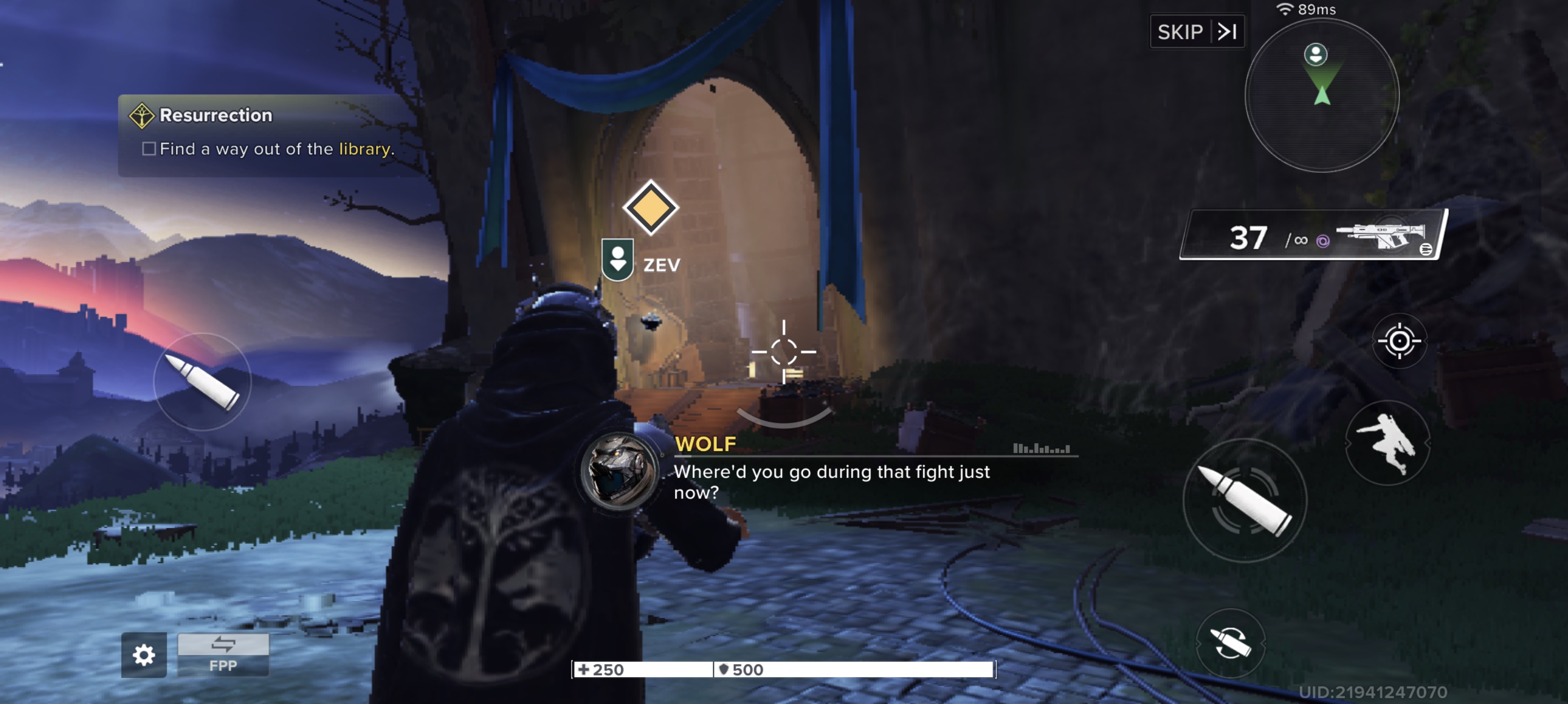The image size is (1568, 704).
Task: Fire using the large right bullet button
Action: coord(1244,501)
